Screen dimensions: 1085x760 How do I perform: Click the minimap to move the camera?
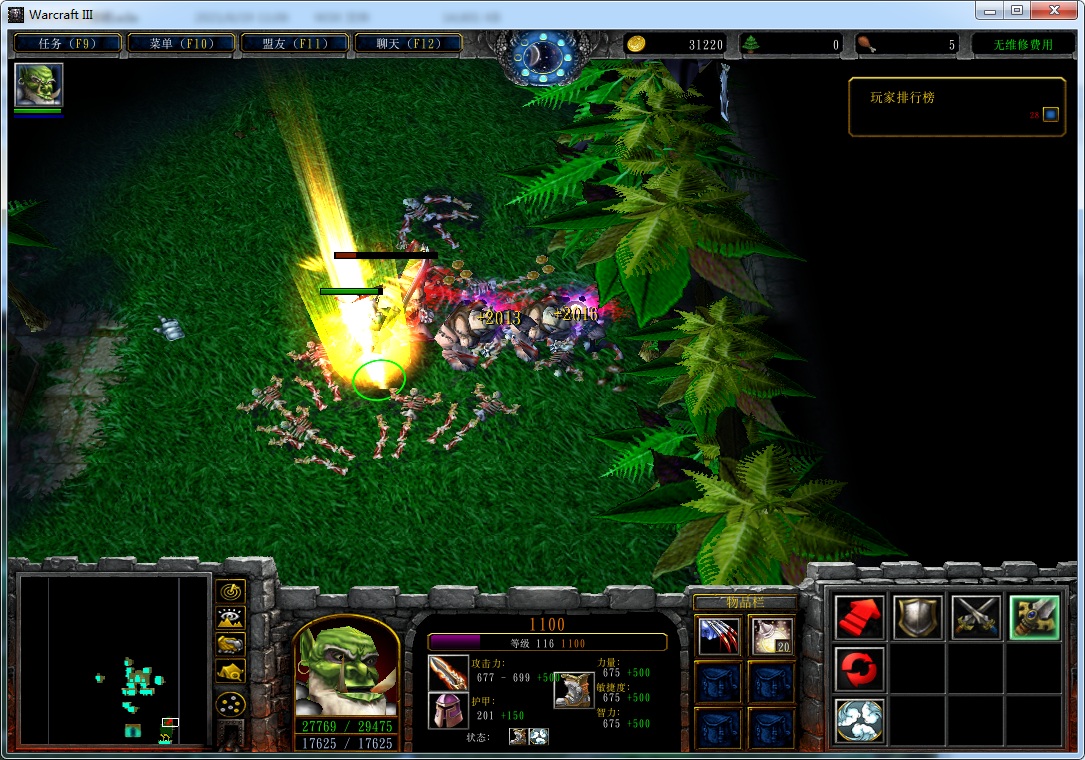pos(114,660)
